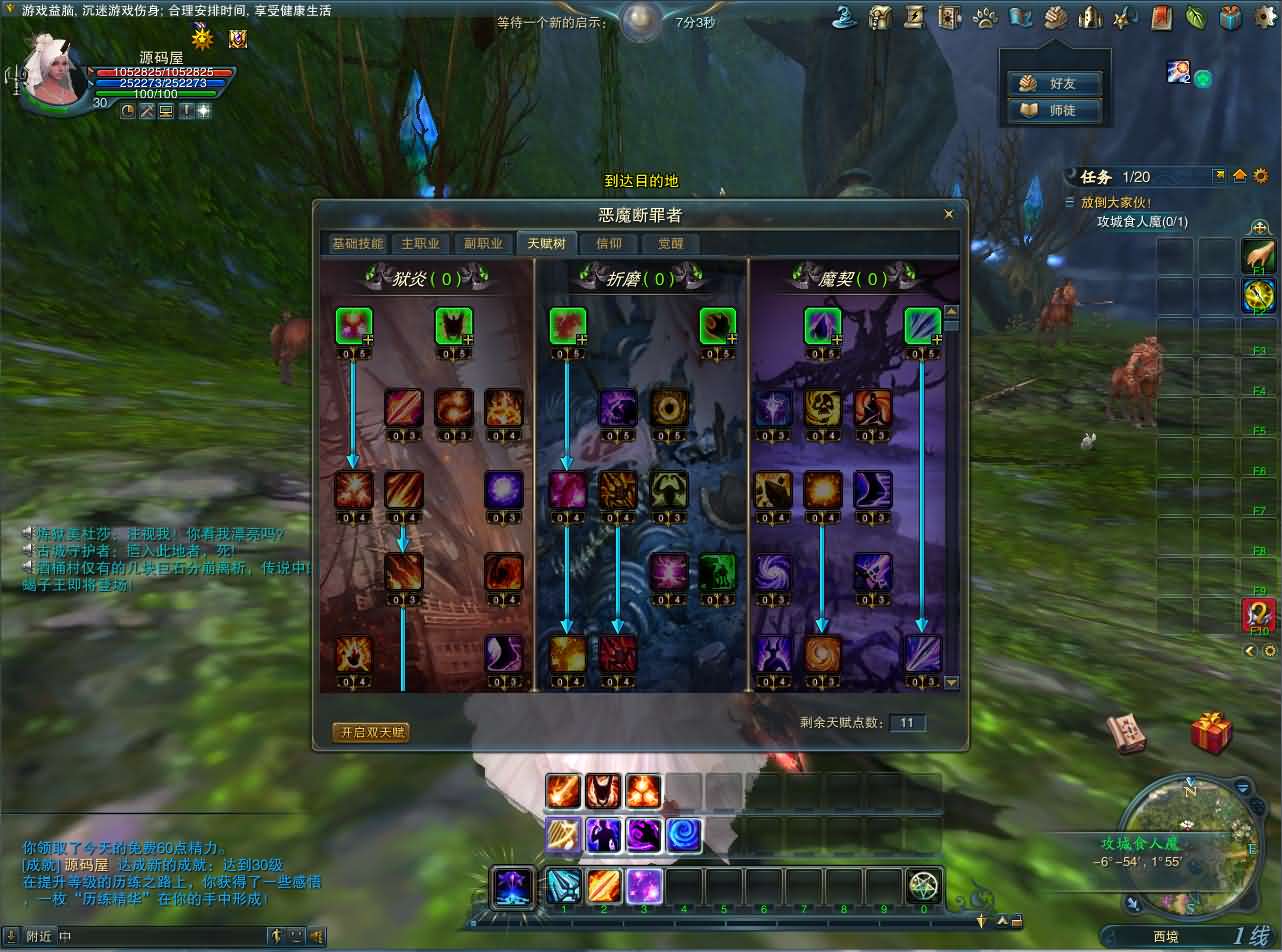Select the top-left talent in the 狱炎 tree
The width and height of the screenshot is (1282, 952).
[x=355, y=327]
